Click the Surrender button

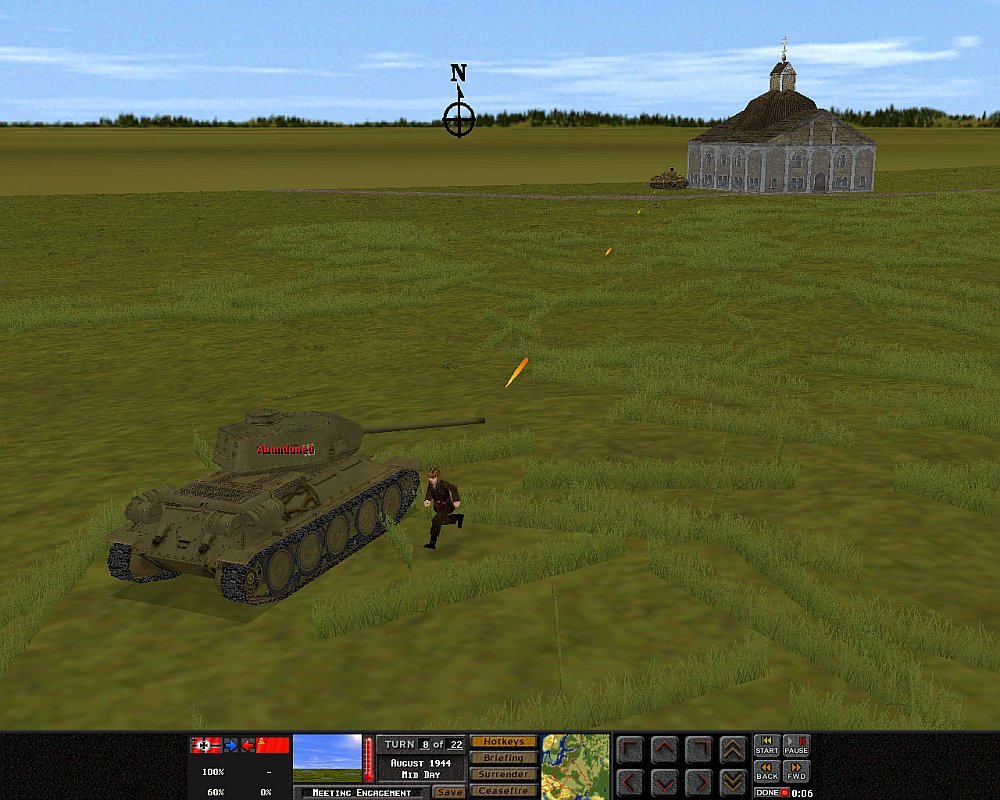[503, 774]
